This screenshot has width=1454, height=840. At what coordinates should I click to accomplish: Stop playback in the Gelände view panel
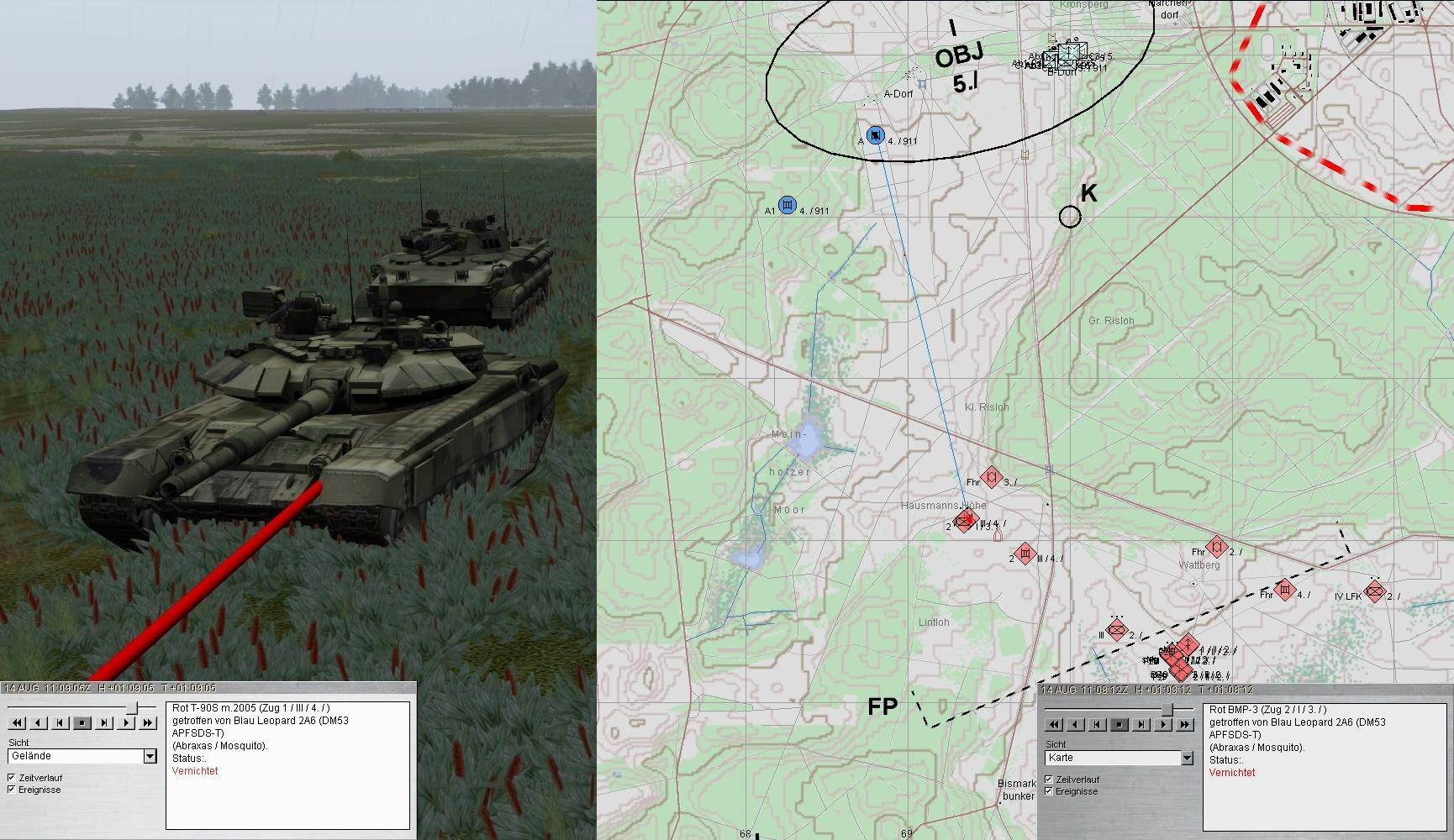click(x=82, y=722)
